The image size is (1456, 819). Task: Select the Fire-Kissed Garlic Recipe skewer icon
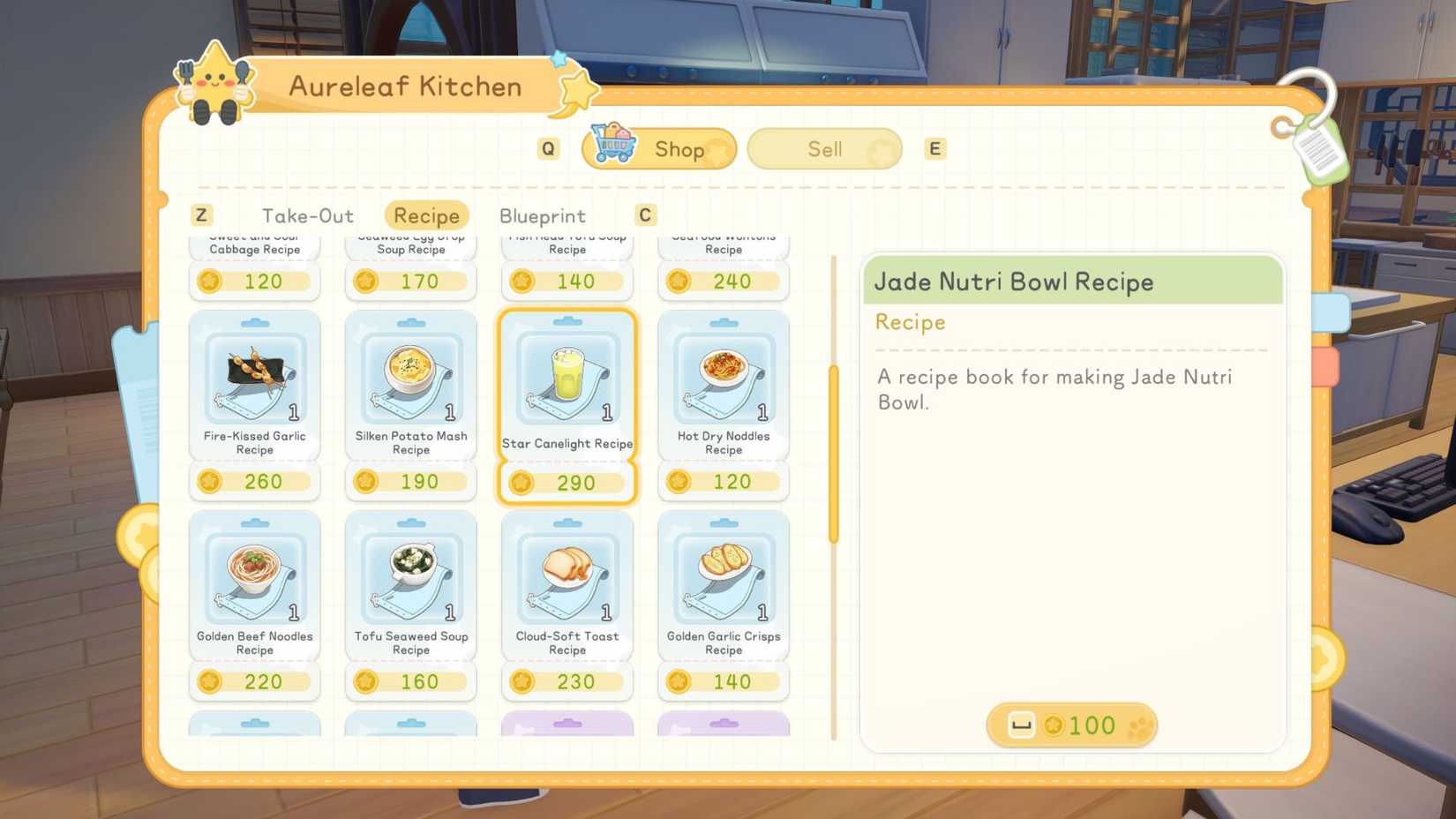click(255, 375)
